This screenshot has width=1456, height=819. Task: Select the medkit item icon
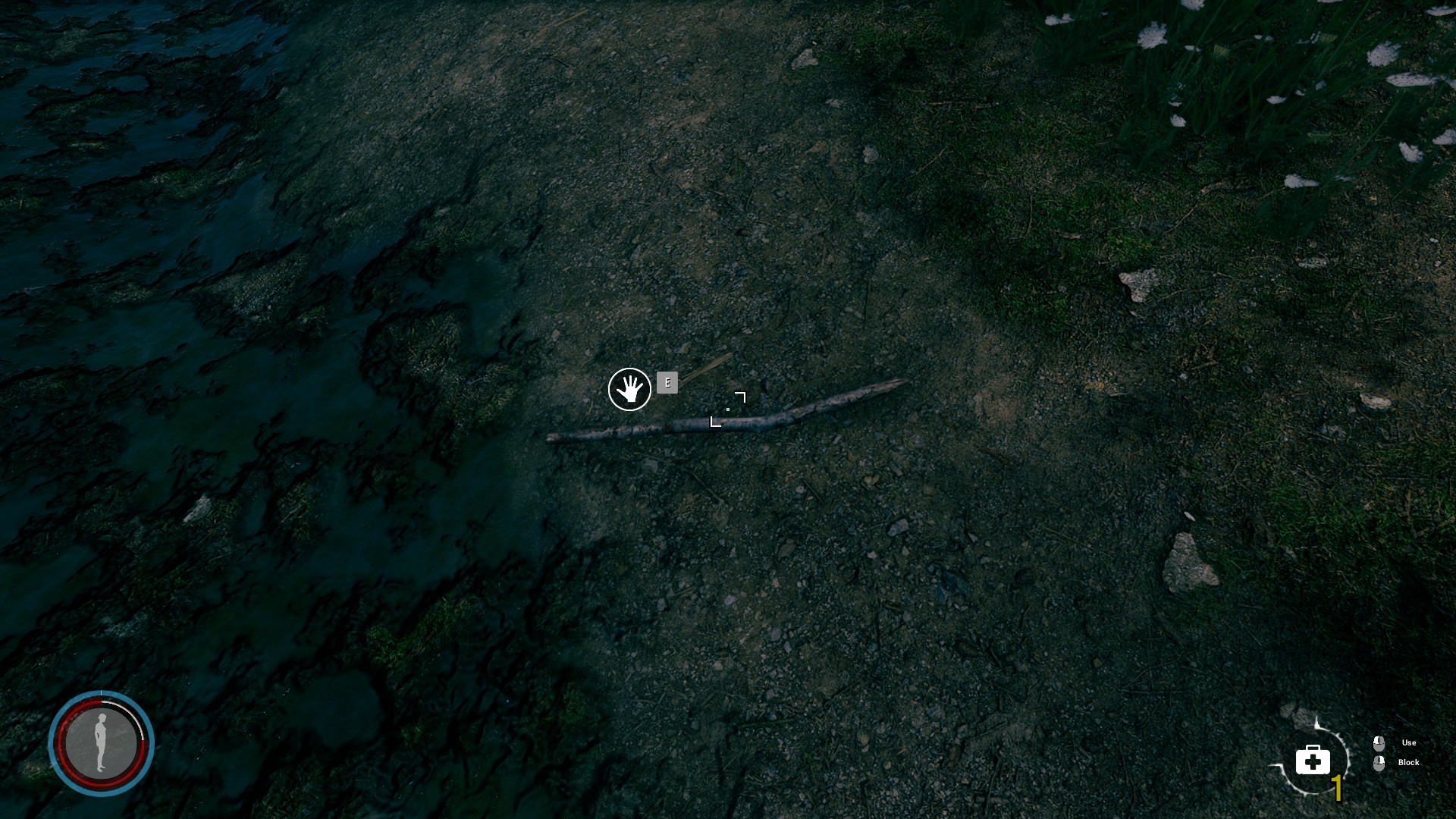click(x=1313, y=759)
